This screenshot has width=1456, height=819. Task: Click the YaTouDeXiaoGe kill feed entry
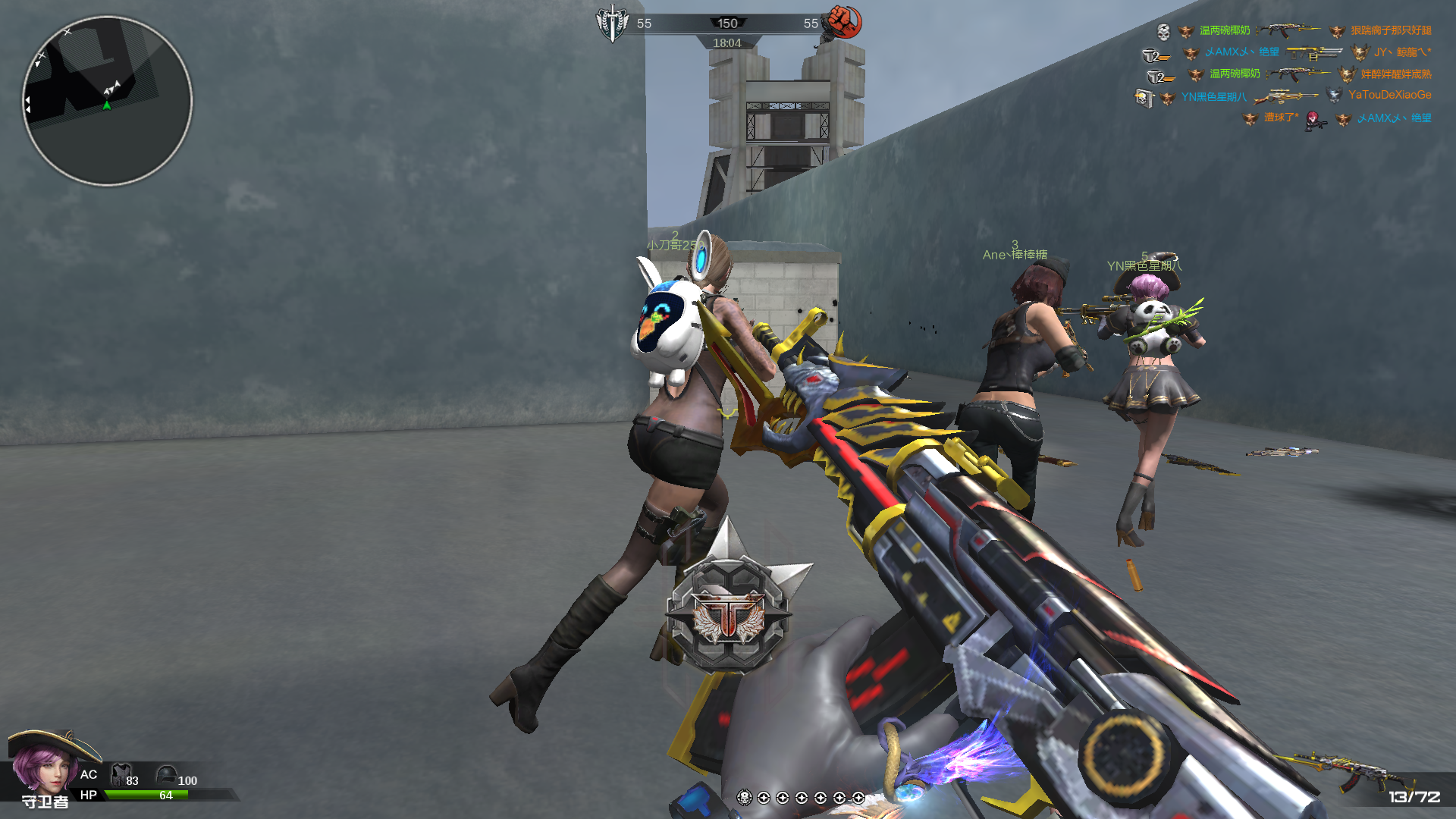tap(1389, 95)
